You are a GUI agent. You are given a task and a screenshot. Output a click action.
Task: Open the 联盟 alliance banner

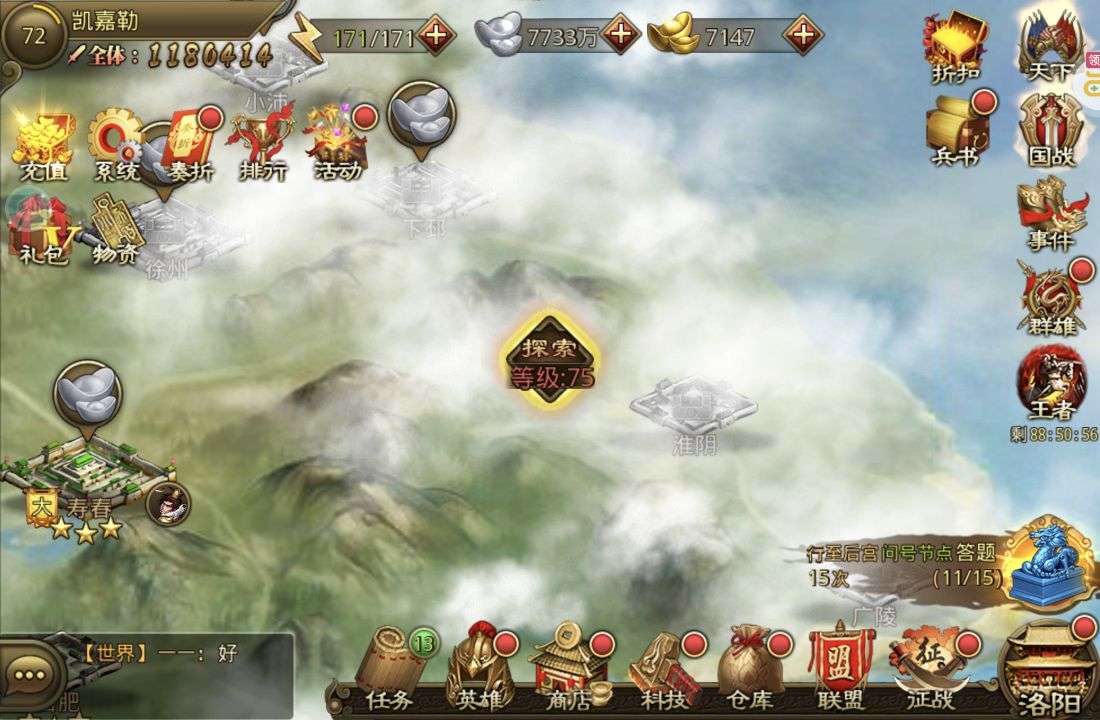pos(840,666)
